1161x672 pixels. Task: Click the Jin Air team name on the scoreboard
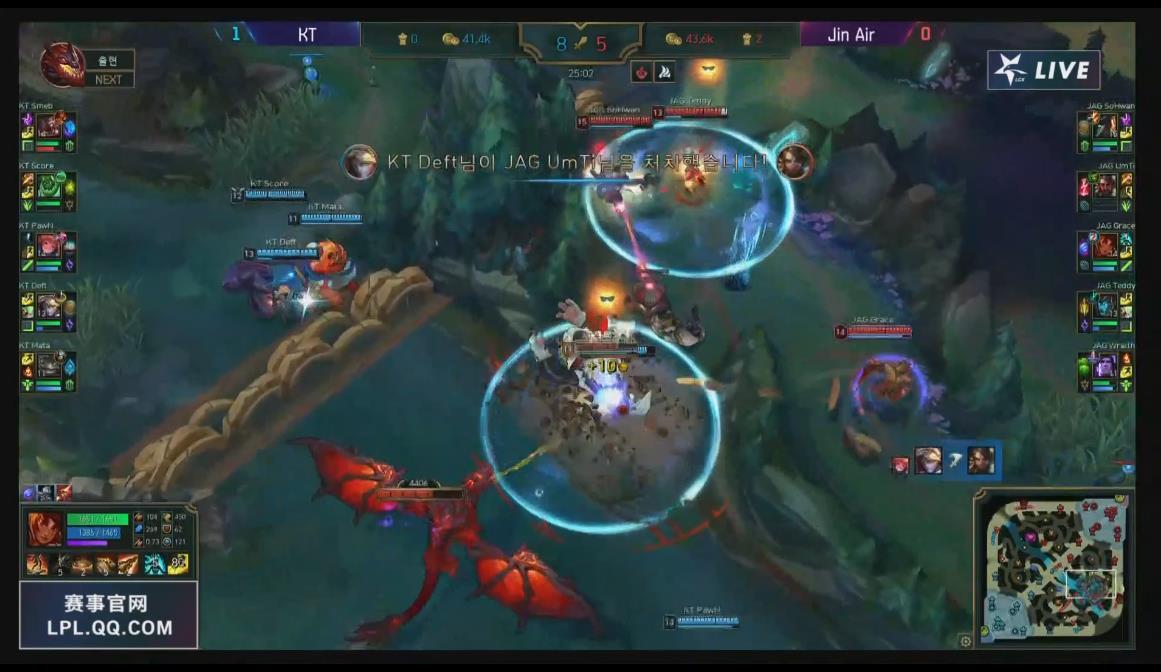[851, 35]
